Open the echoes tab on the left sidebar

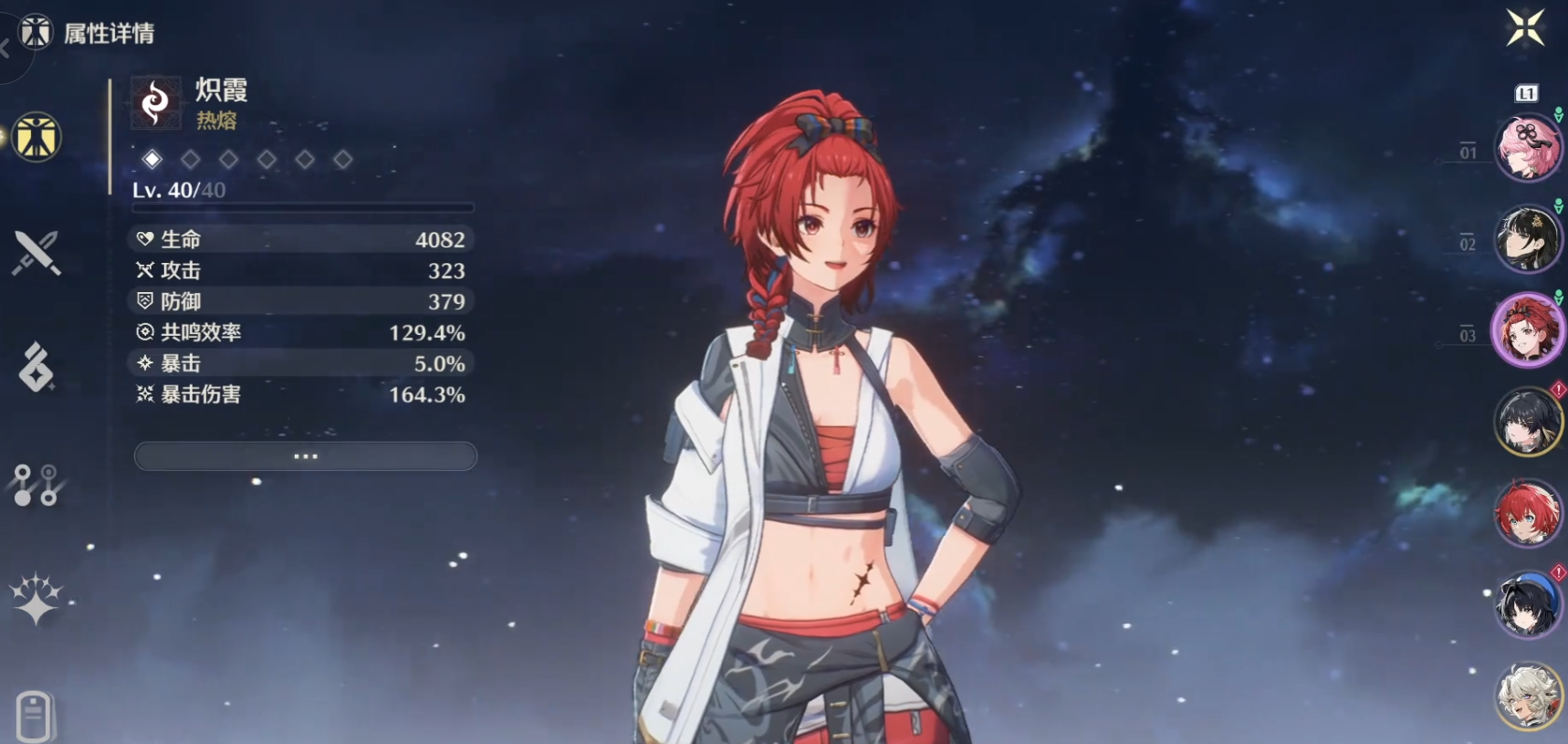[x=37, y=368]
